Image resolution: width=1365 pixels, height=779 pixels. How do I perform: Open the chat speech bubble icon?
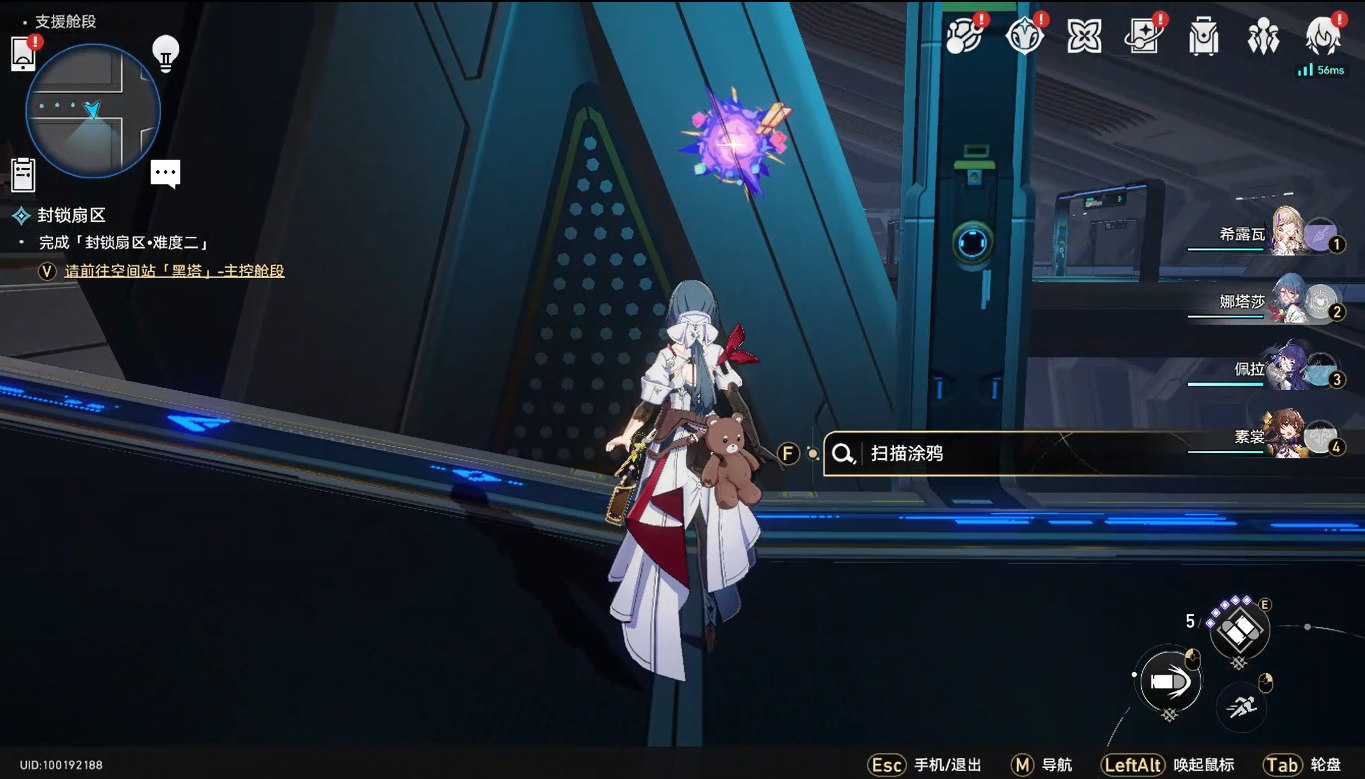(x=165, y=173)
